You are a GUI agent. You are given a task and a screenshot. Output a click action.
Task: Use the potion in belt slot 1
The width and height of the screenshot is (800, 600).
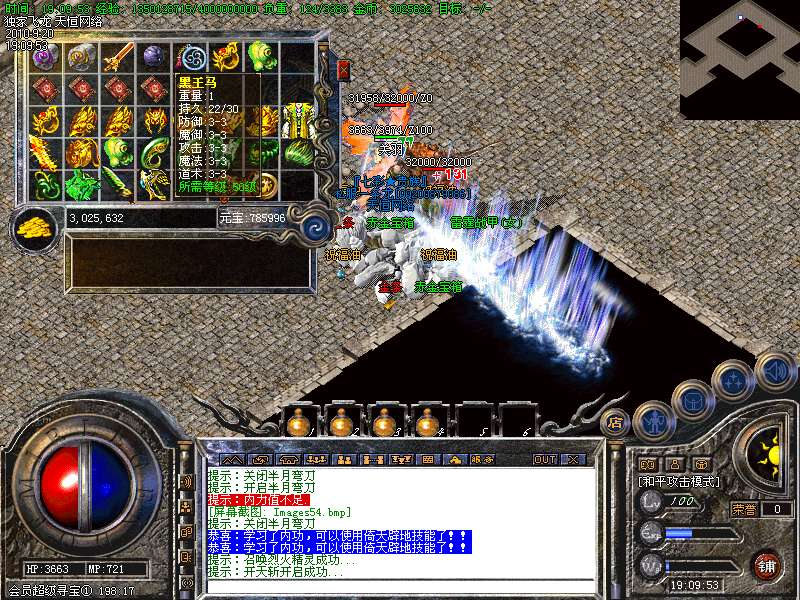(297, 422)
